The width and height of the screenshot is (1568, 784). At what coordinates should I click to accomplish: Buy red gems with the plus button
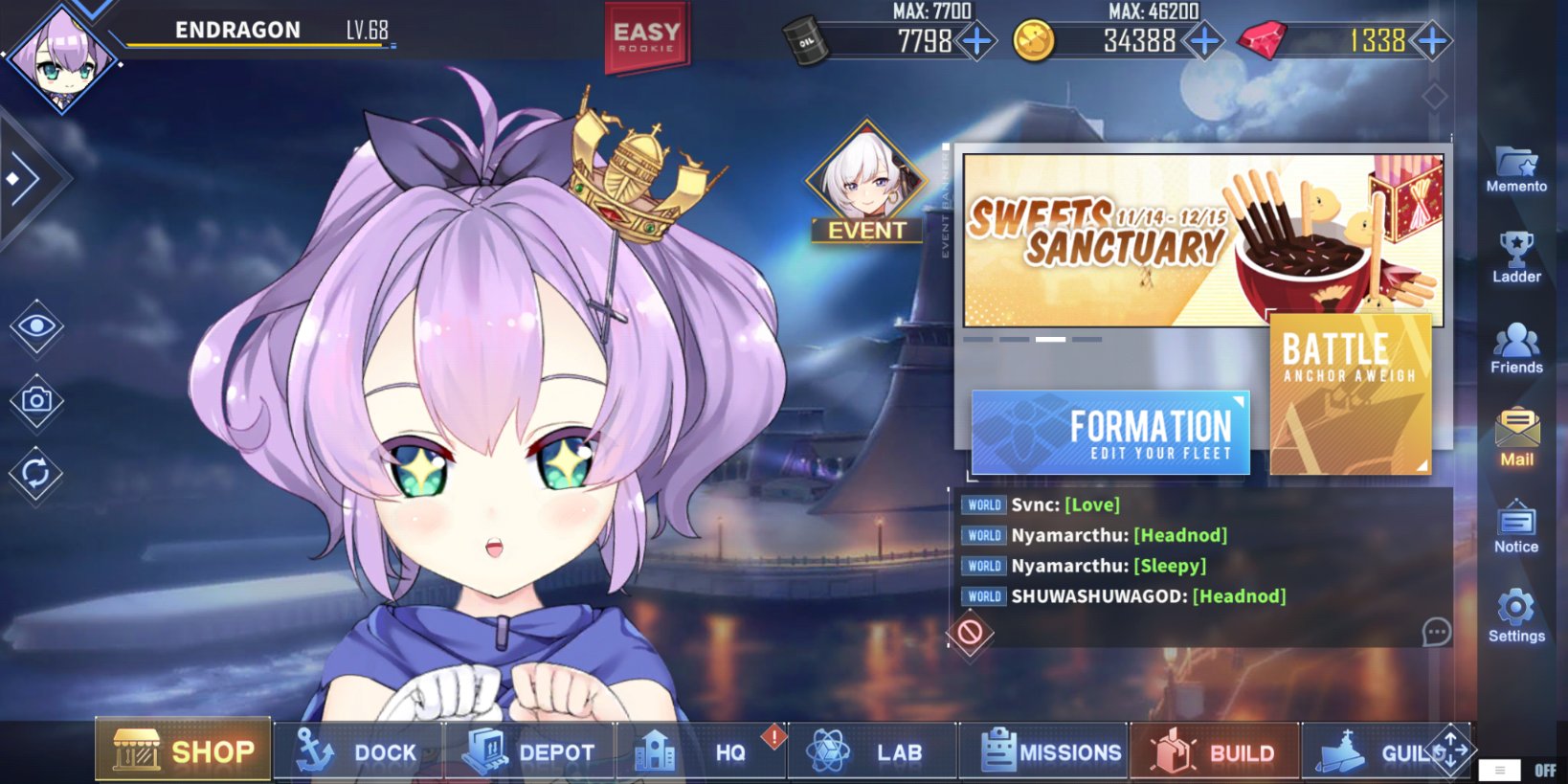coord(1432,41)
